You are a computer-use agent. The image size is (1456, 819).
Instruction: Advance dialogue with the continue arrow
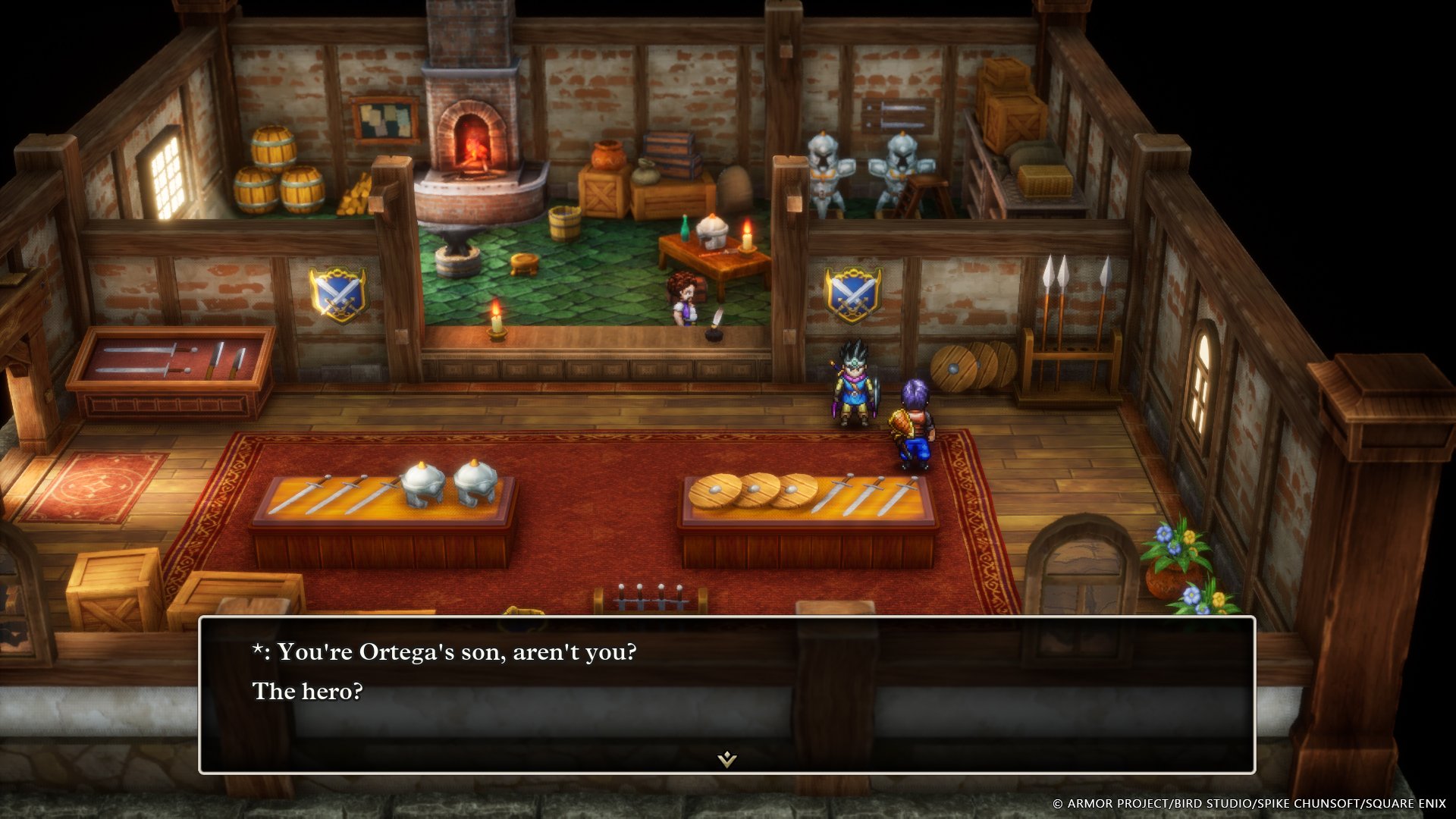pos(727,758)
